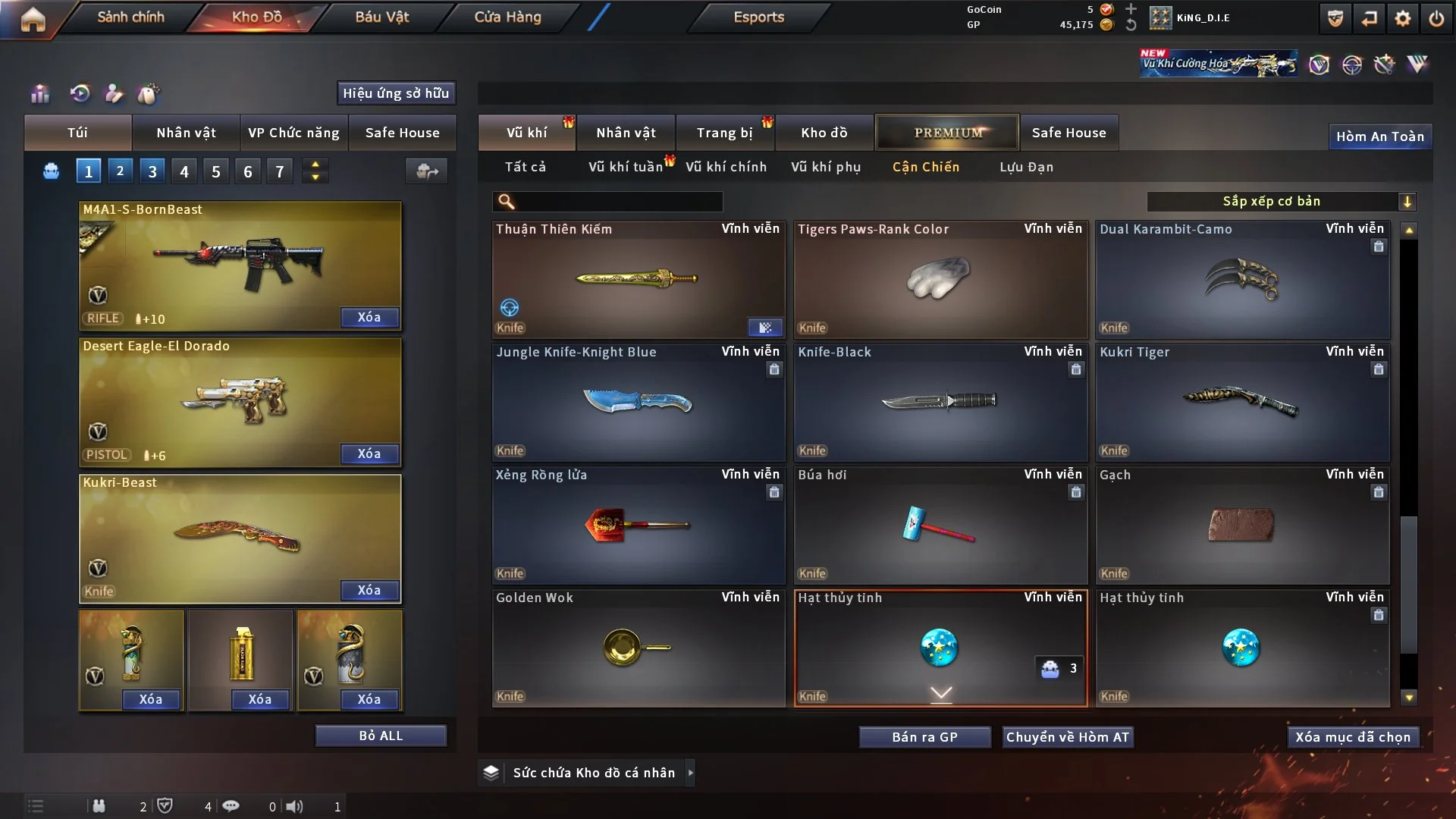This screenshot has width=1456, height=819.
Task: Open the PREMIUM storage tab
Action: coord(947,133)
